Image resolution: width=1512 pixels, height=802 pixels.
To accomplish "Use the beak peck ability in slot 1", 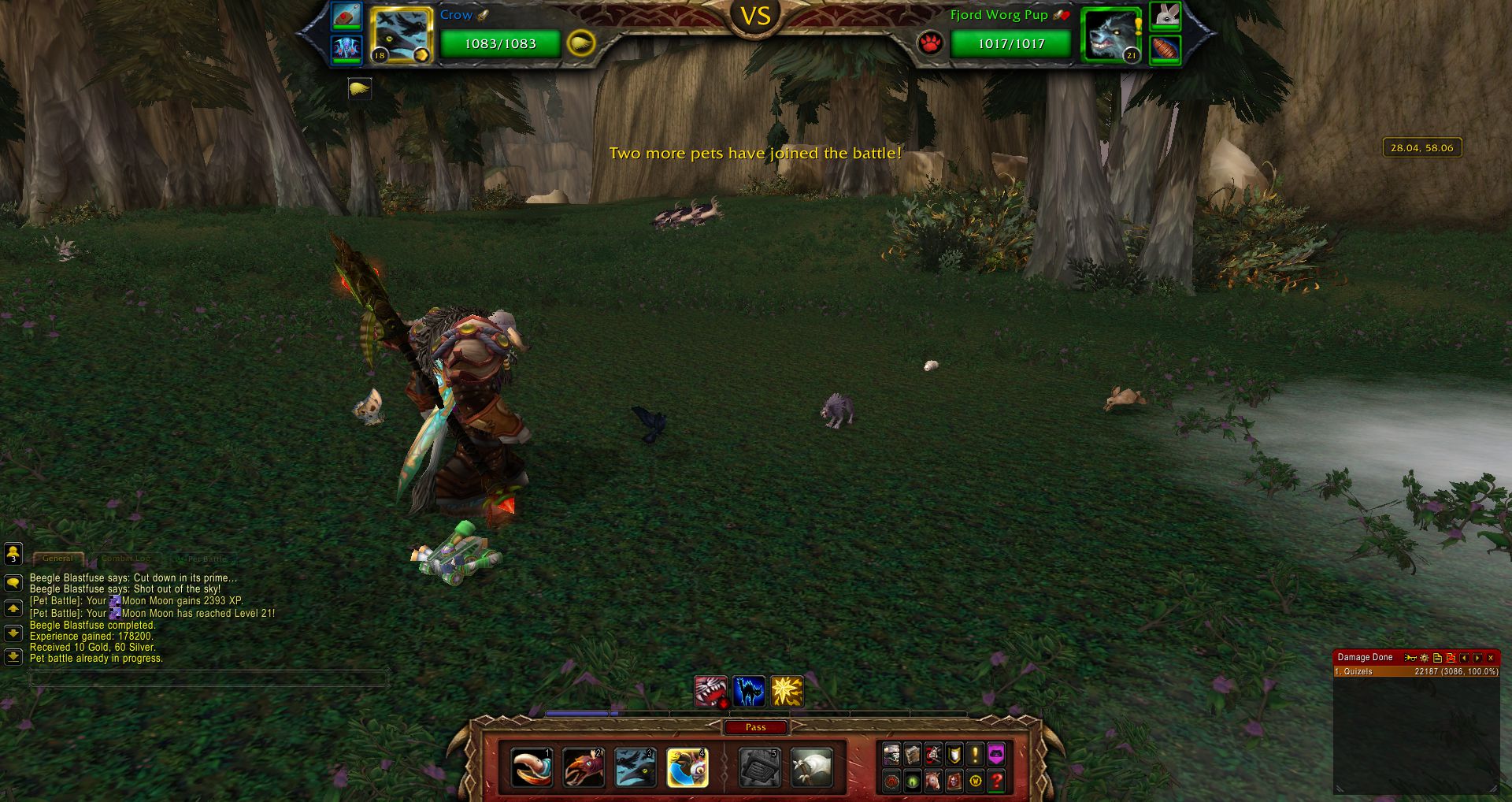I will tap(532, 768).
